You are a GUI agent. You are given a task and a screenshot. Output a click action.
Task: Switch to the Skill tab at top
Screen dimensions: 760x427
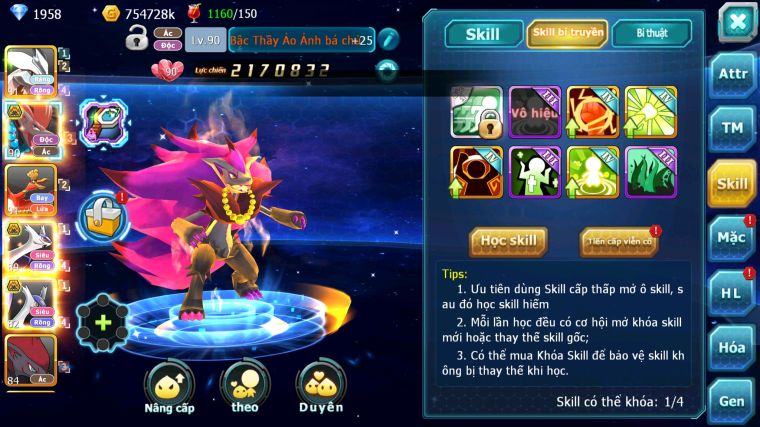click(483, 33)
